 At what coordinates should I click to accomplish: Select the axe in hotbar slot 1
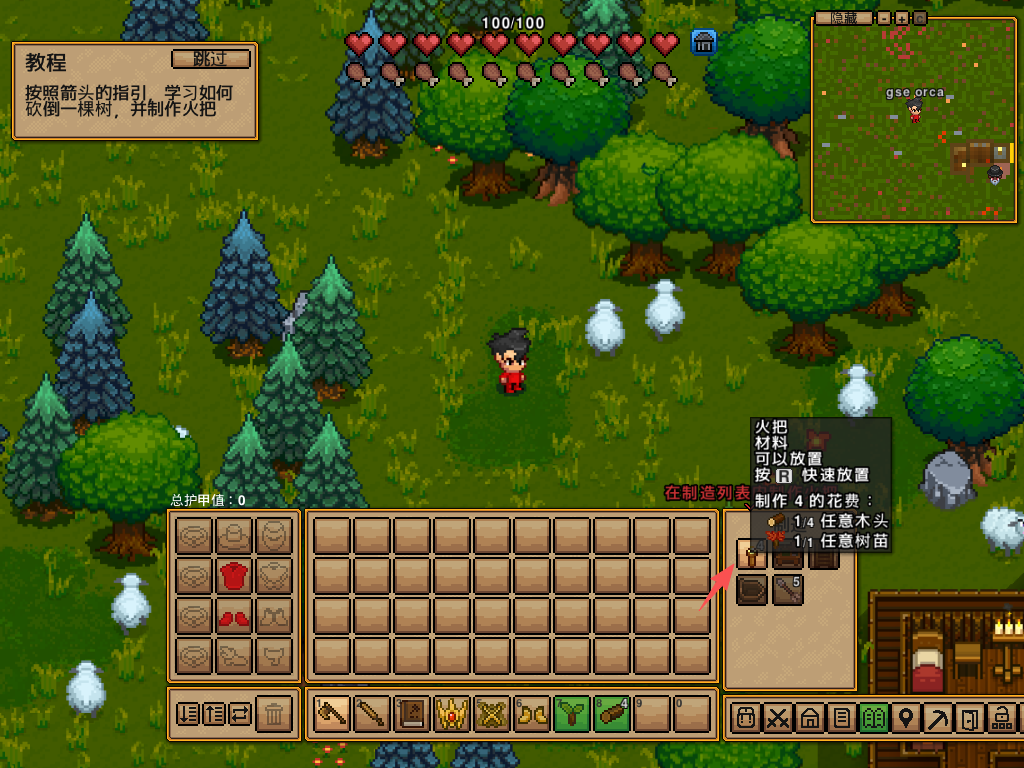click(x=332, y=714)
